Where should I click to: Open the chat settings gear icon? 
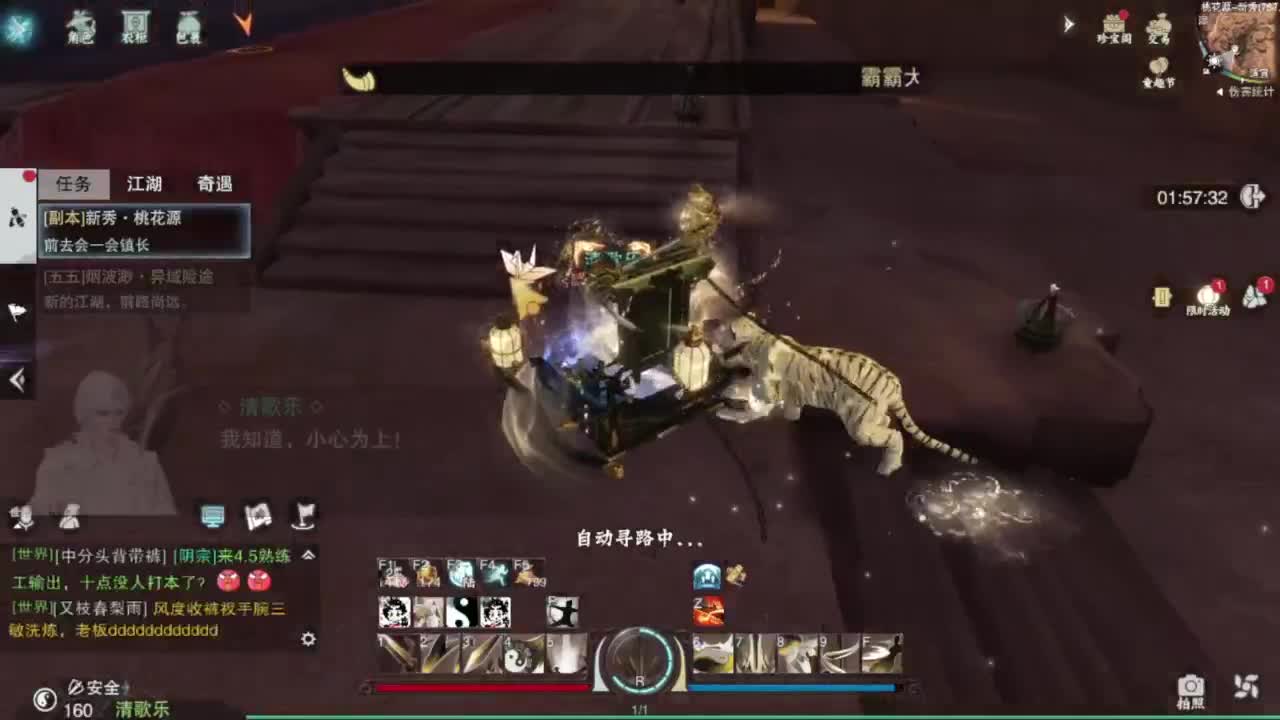click(x=307, y=639)
